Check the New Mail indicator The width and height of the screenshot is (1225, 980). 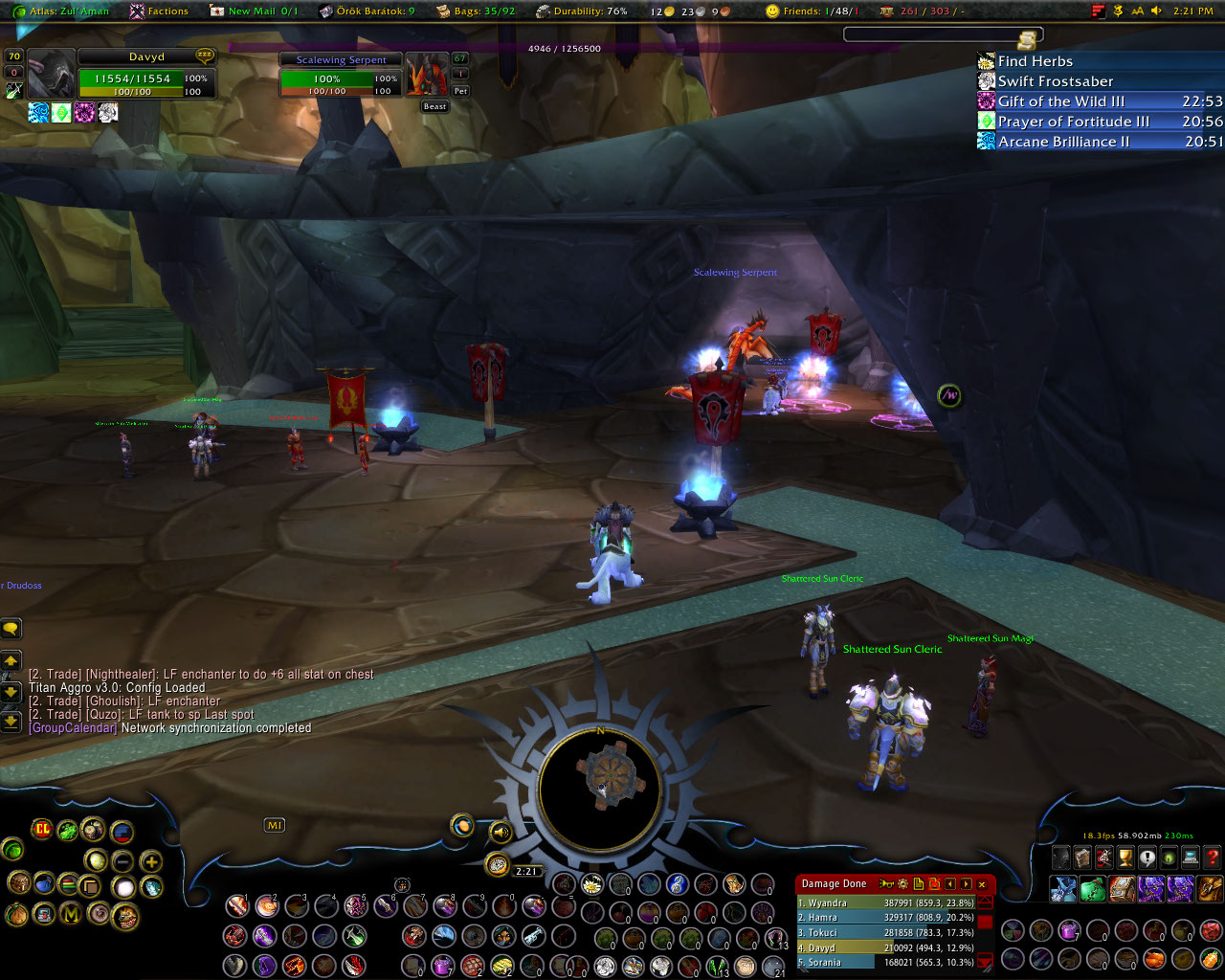[x=256, y=11]
